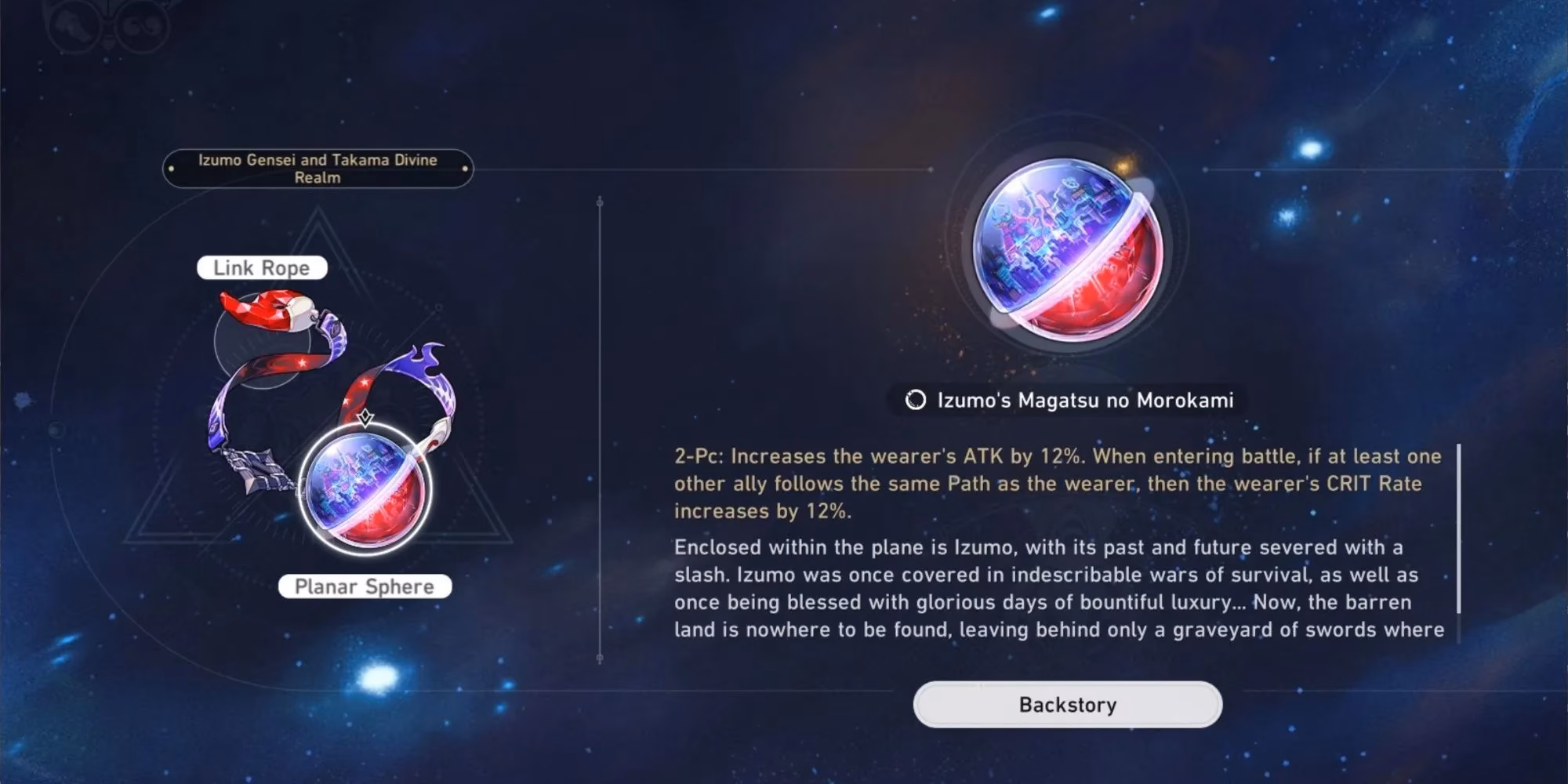Click the Izumo Gensei and Takama set title
The height and width of the screenshot is (784, 1568).
coord(318,169)
